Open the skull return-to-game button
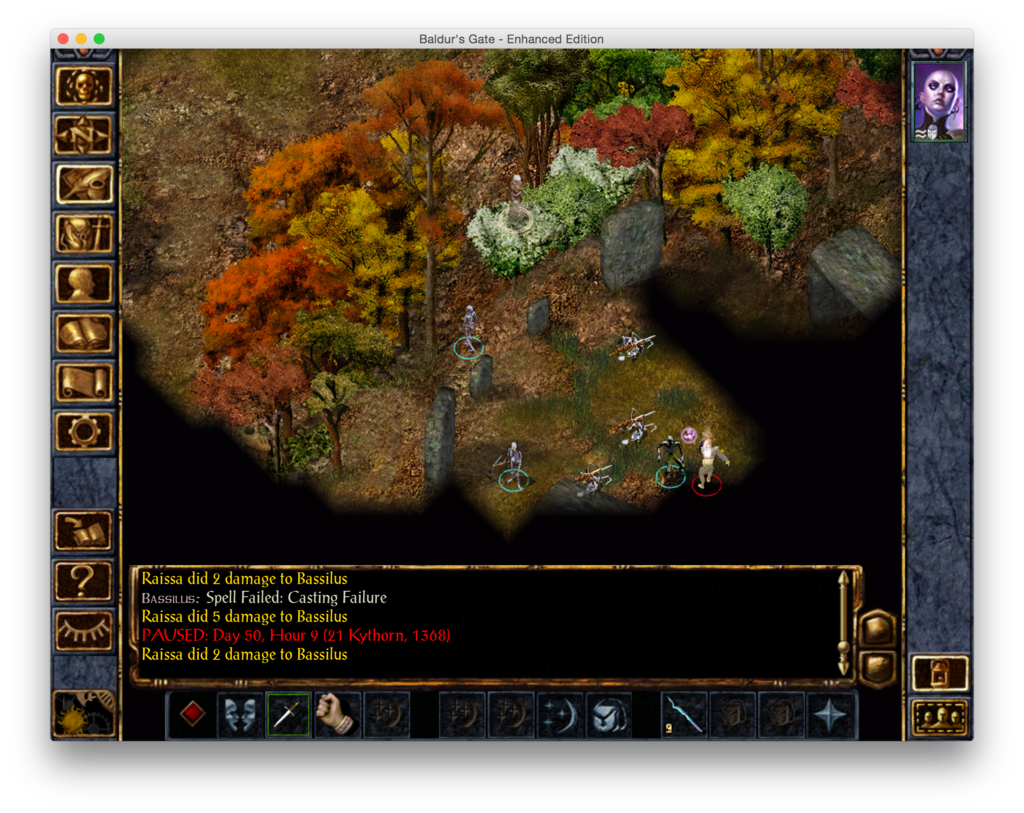 point(84,86)
